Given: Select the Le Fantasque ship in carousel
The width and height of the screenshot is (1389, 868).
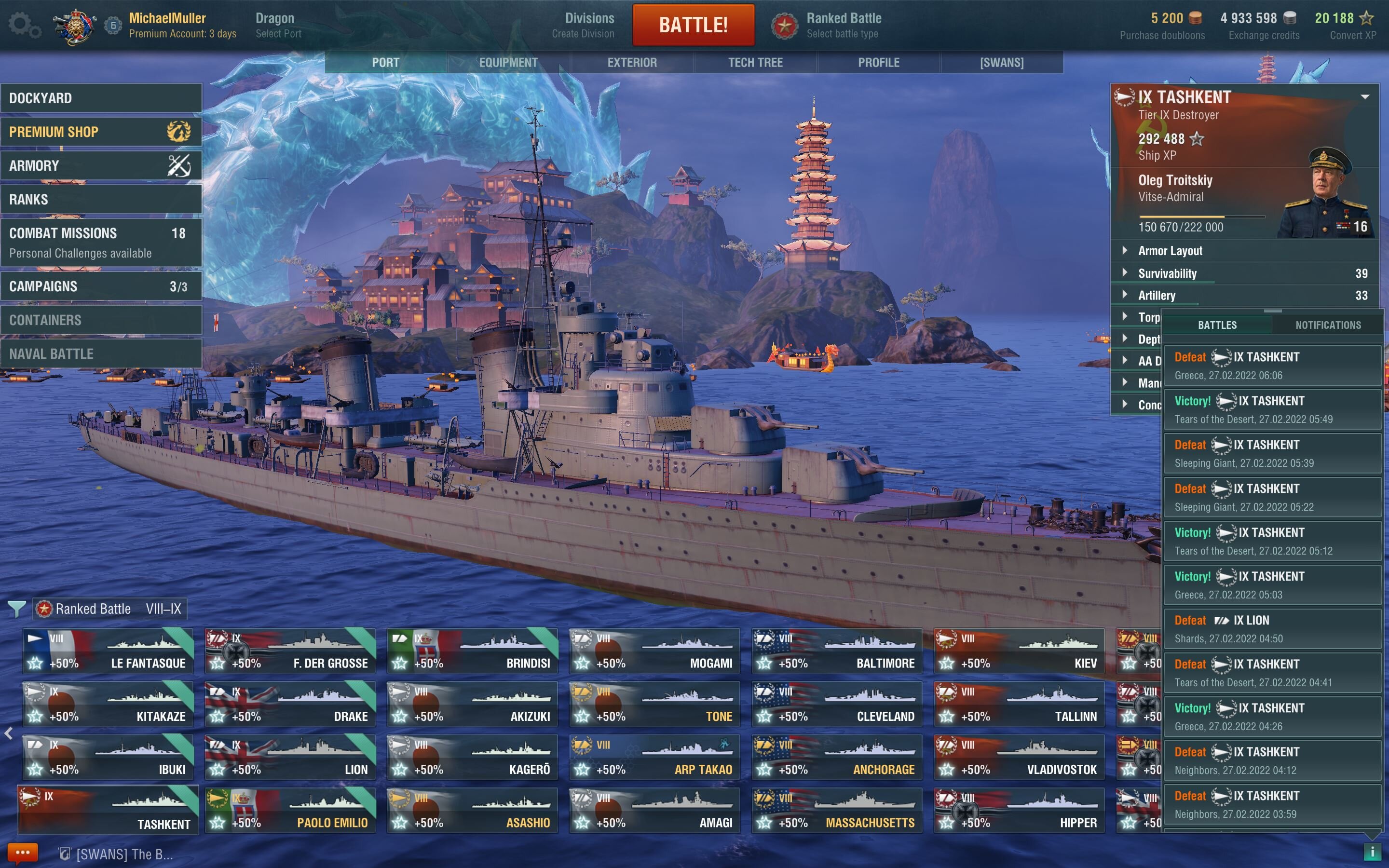Looking at the screenshot, I should click(x=108, y=651).
